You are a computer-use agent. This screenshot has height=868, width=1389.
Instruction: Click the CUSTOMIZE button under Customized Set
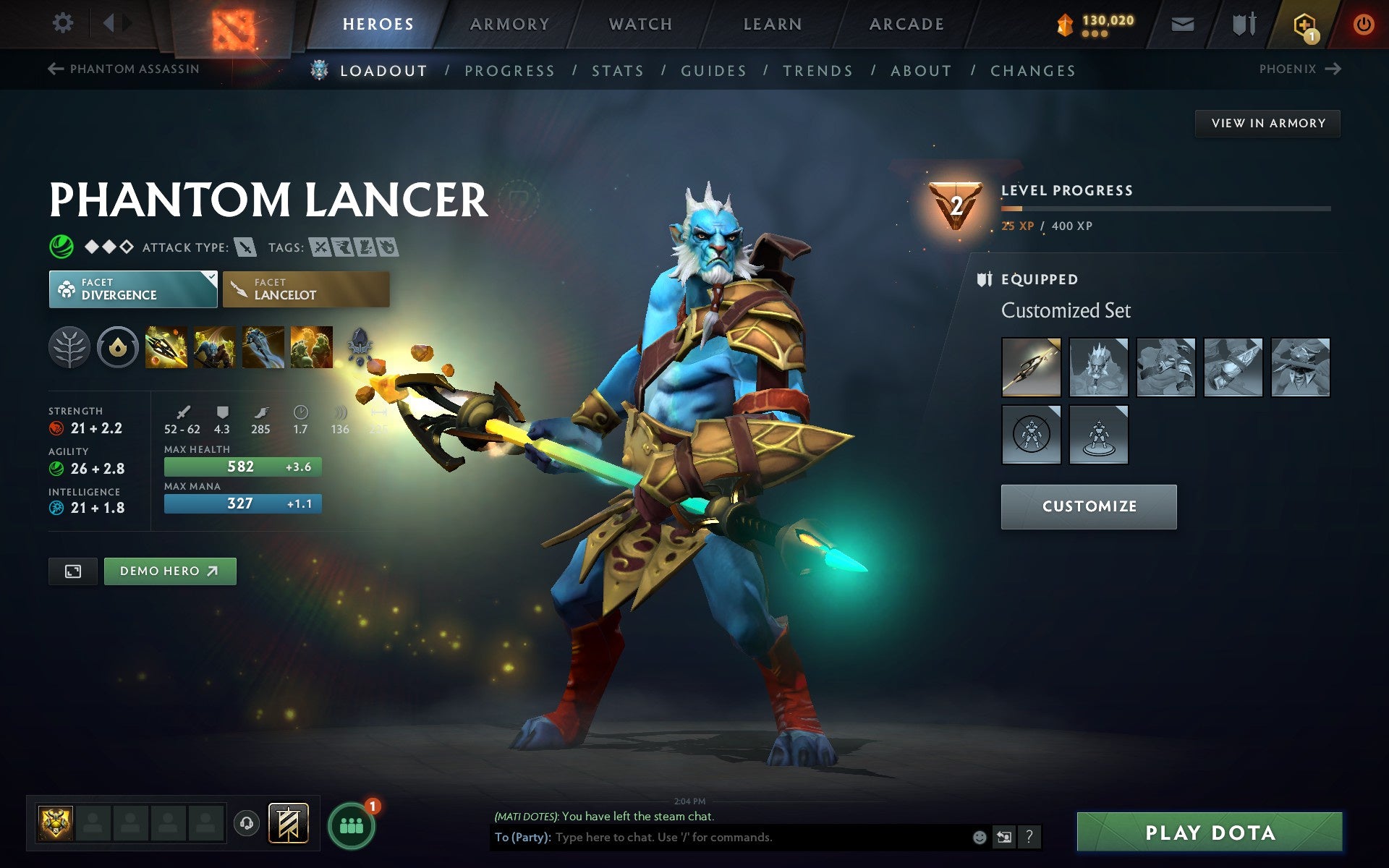pos(1088,506)
